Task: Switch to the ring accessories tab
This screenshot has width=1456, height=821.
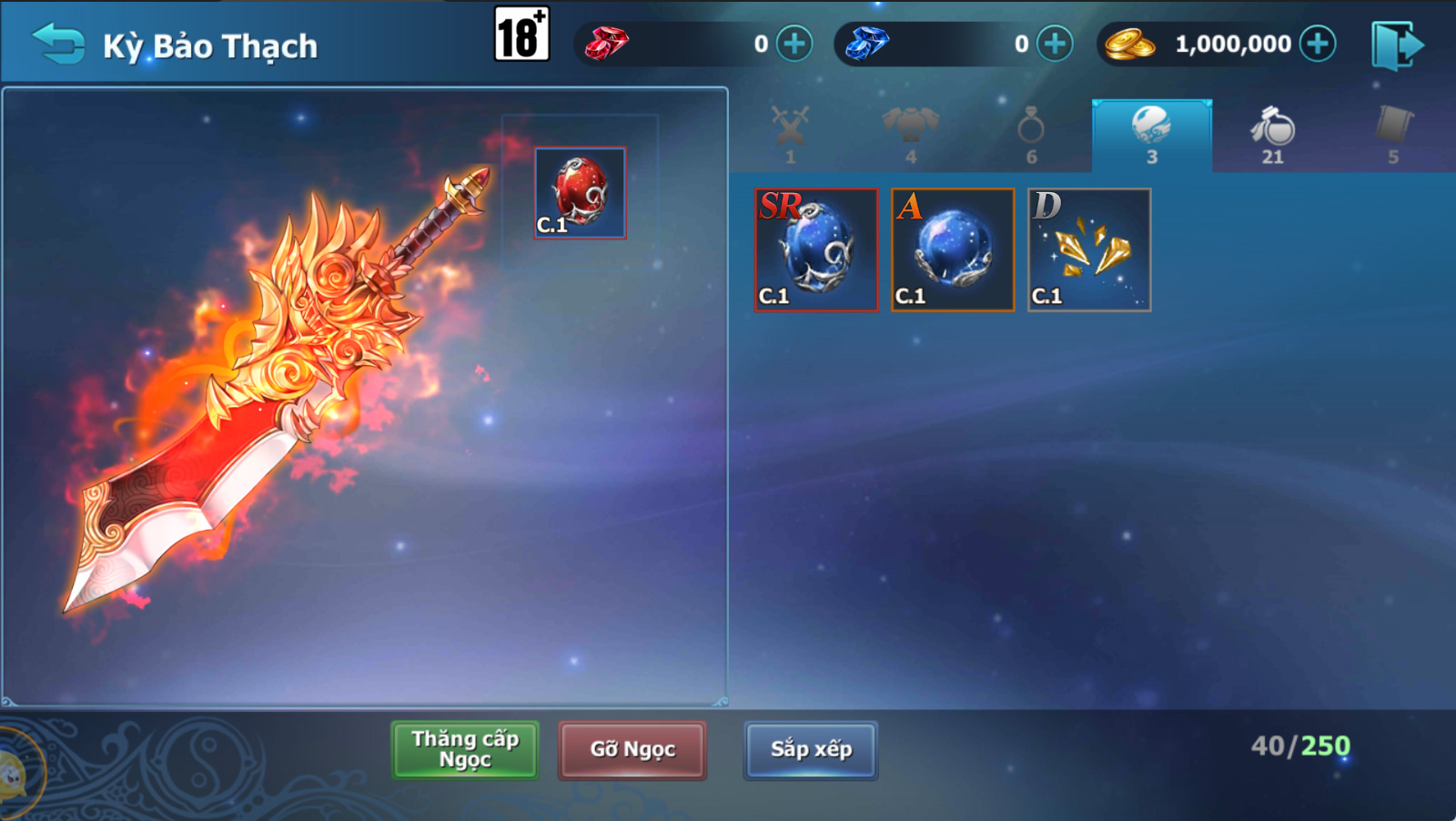Action: pyautogui.click(x=1031, y=134)
